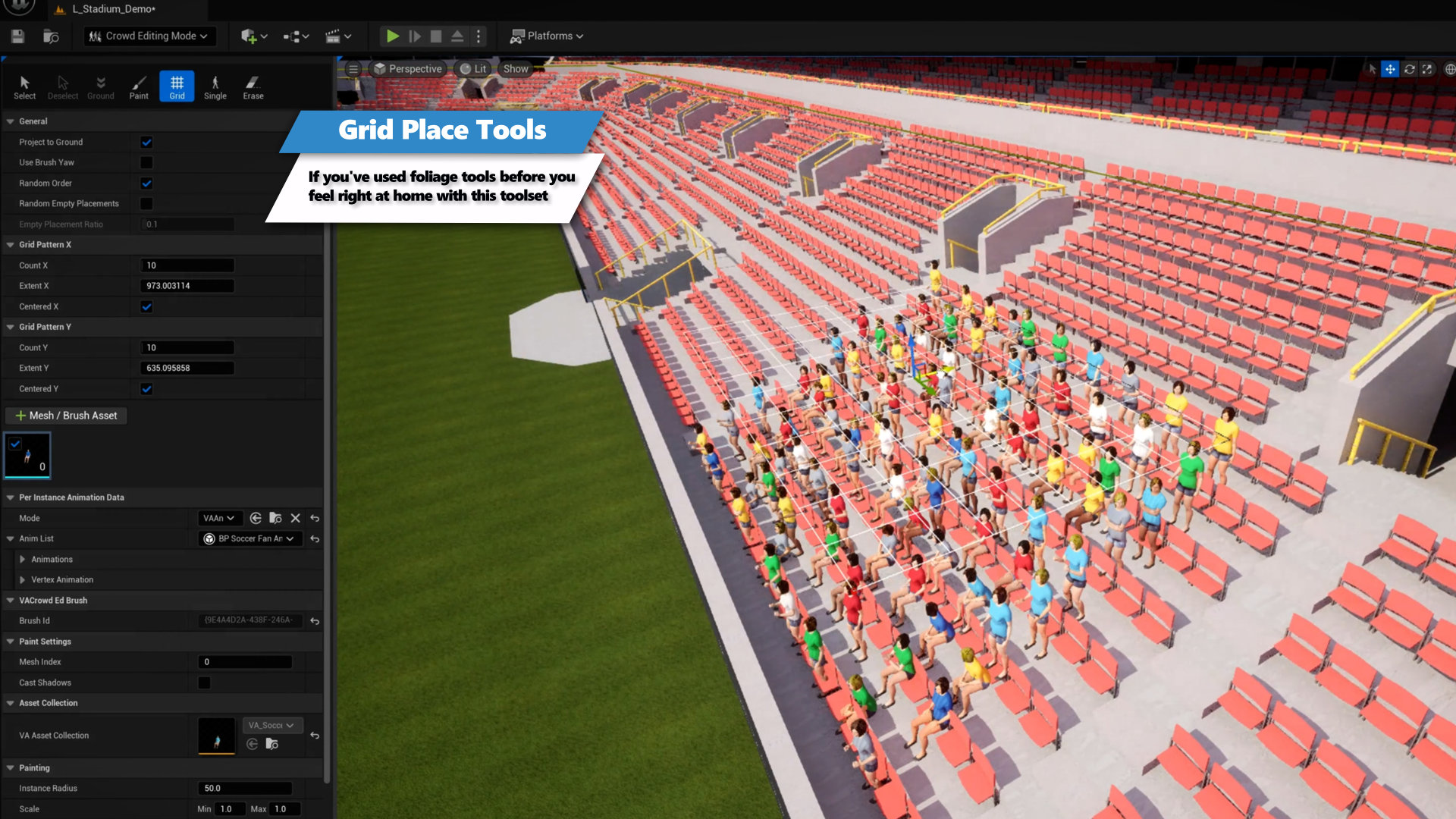Click the green Play button
Viewport: 1456px width, 819px height.
click(x=392, y=36)
